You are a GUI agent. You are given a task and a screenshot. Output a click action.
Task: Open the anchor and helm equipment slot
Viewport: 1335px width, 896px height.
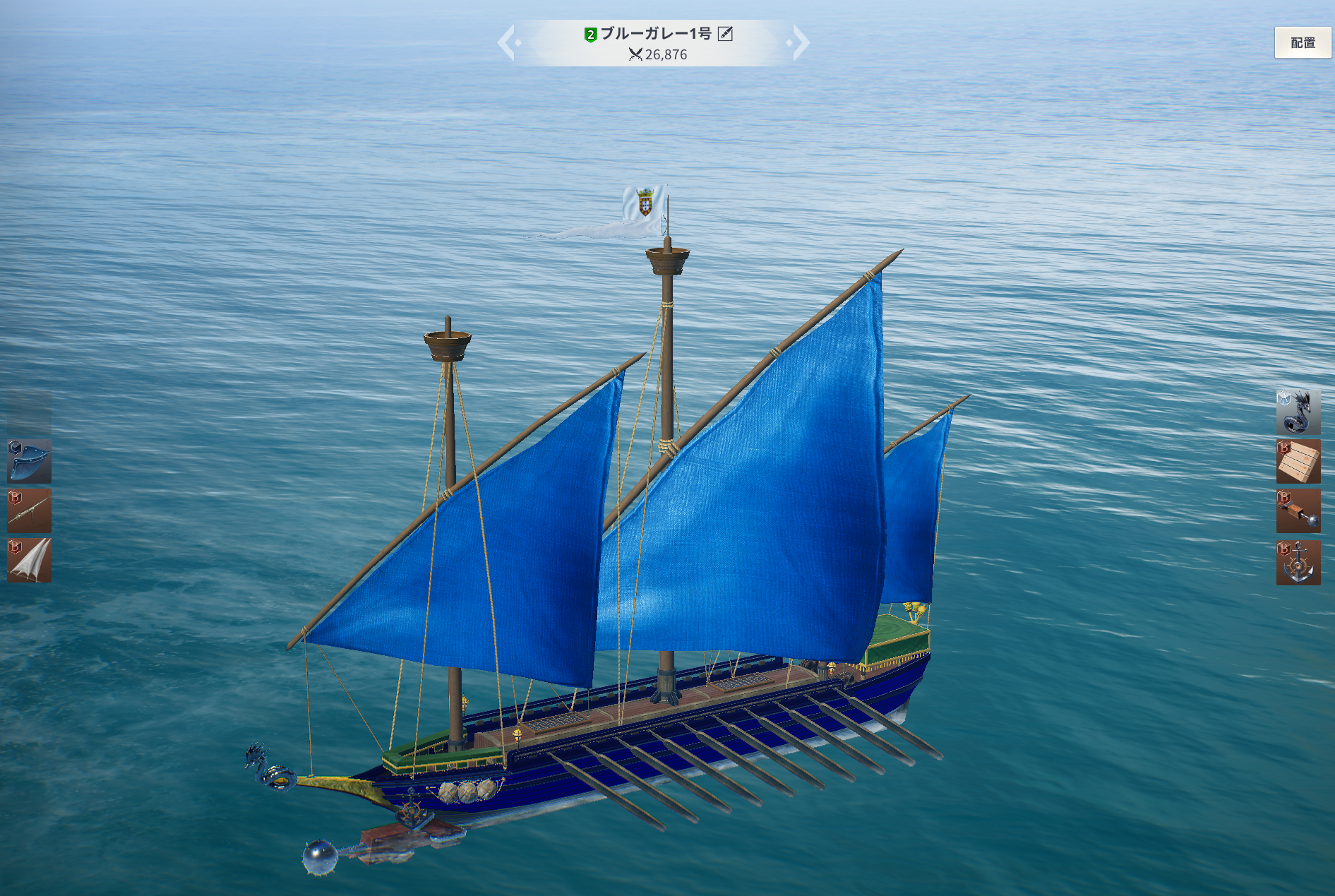tap(1298, 563)
